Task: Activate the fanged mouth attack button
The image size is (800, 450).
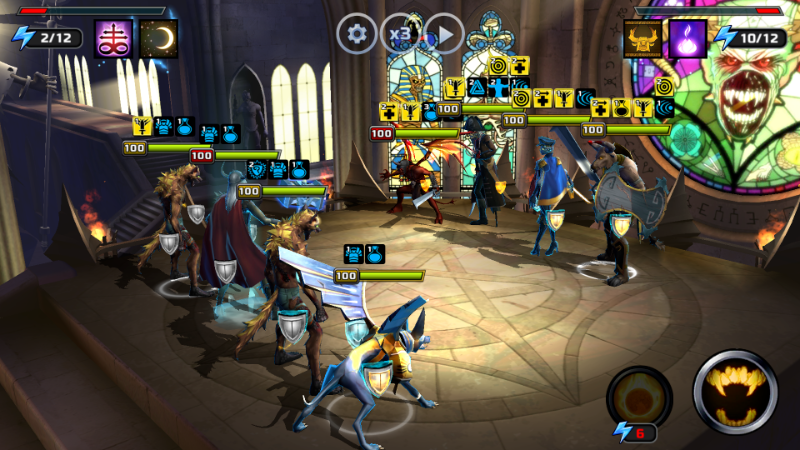Action: click(x=735, y=391)
